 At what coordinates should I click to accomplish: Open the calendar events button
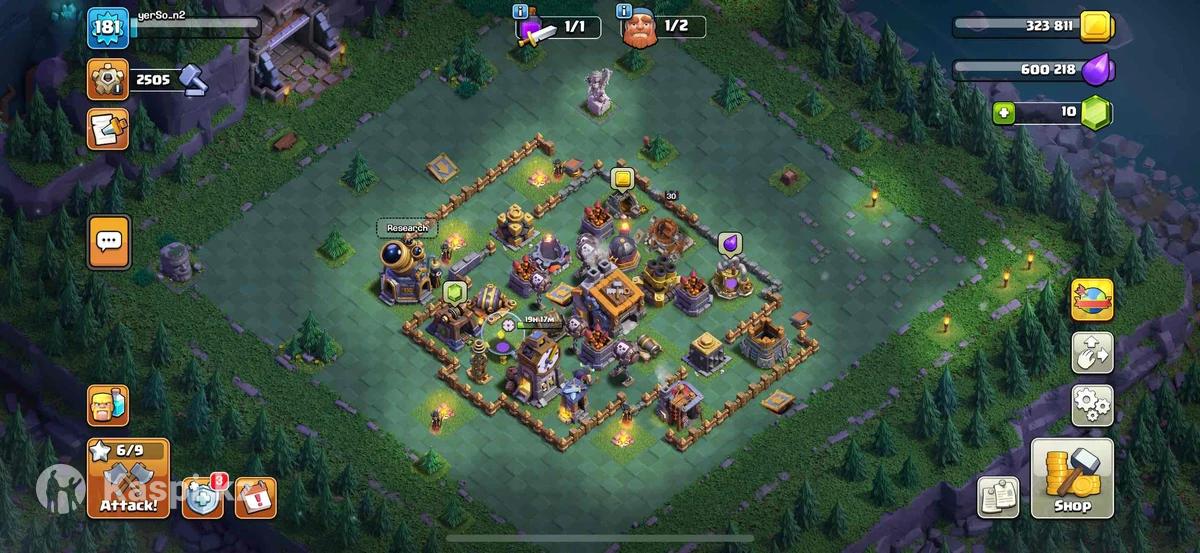[255, 497]
